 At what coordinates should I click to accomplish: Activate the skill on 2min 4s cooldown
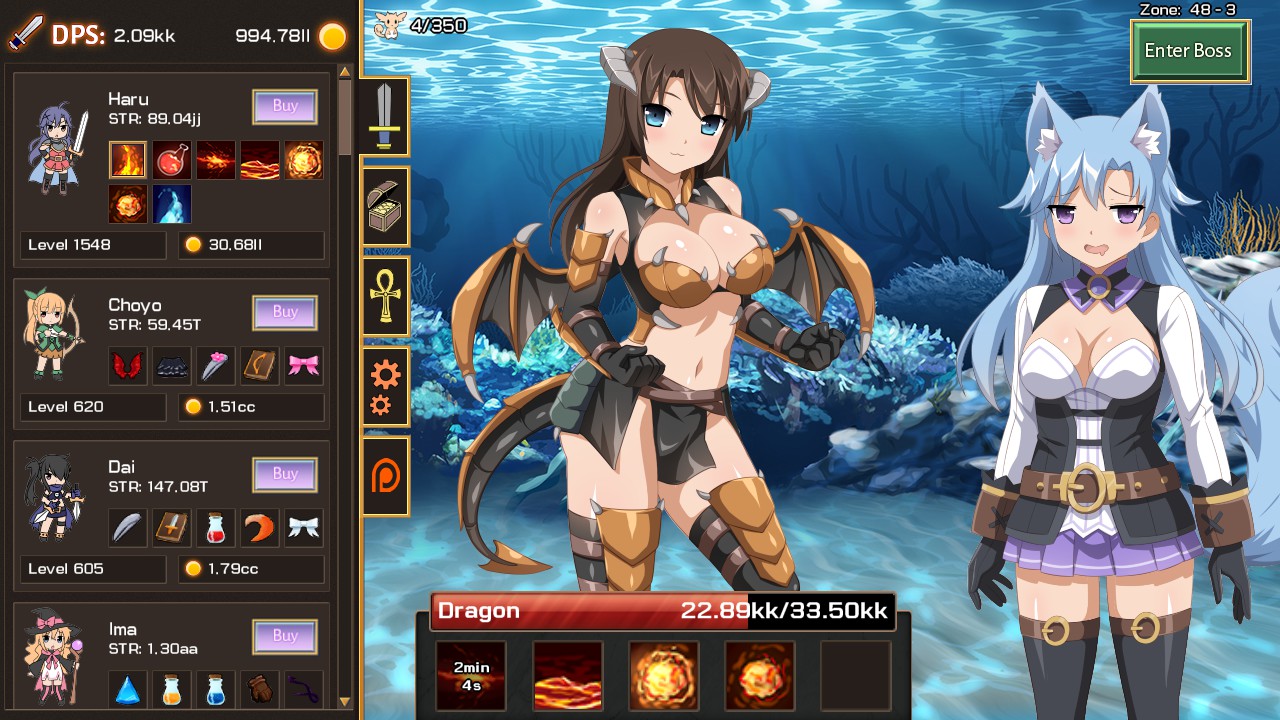pyautogui.click(x=470, y=674)
